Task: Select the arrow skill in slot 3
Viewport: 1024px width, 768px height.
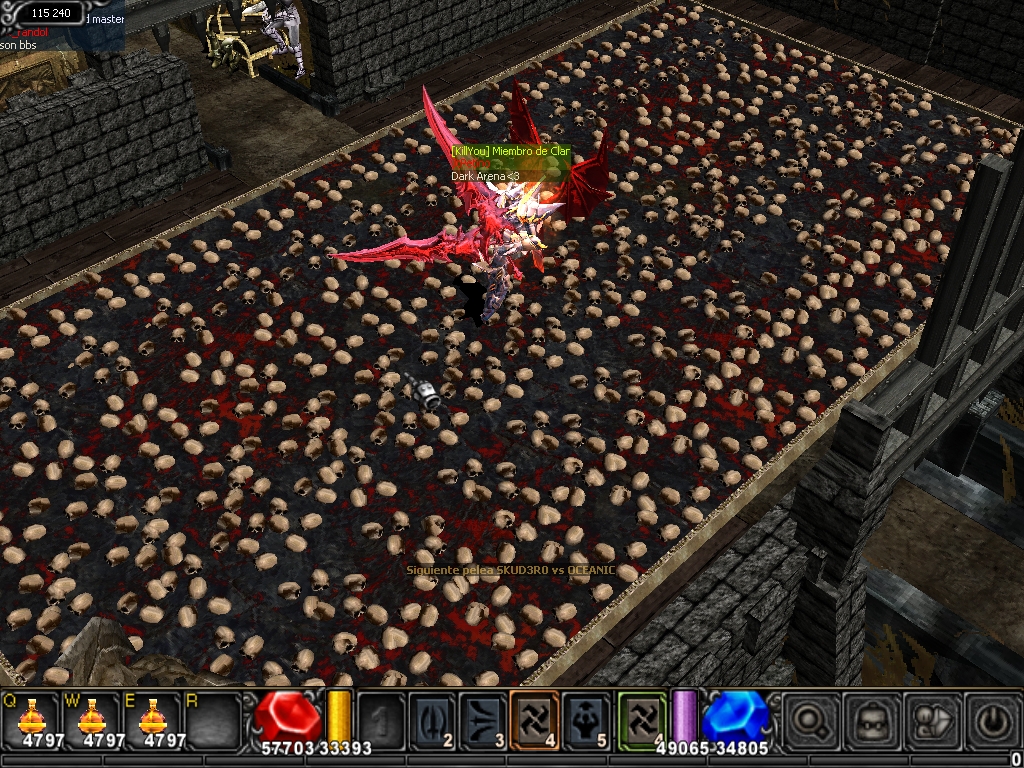Action: pyautogui.click(x=484, y=718)
